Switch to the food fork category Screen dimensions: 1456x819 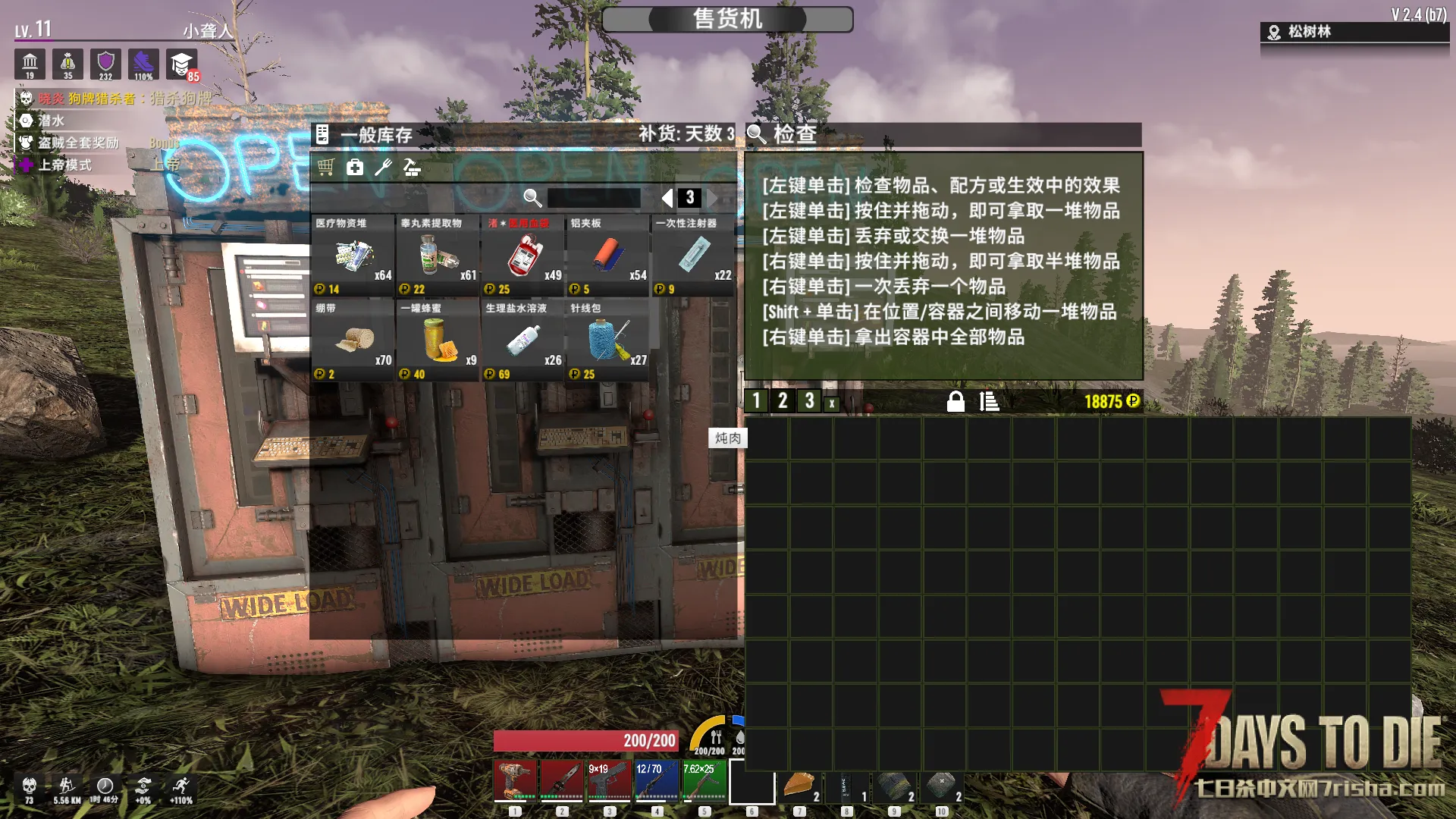pos(383,168)
